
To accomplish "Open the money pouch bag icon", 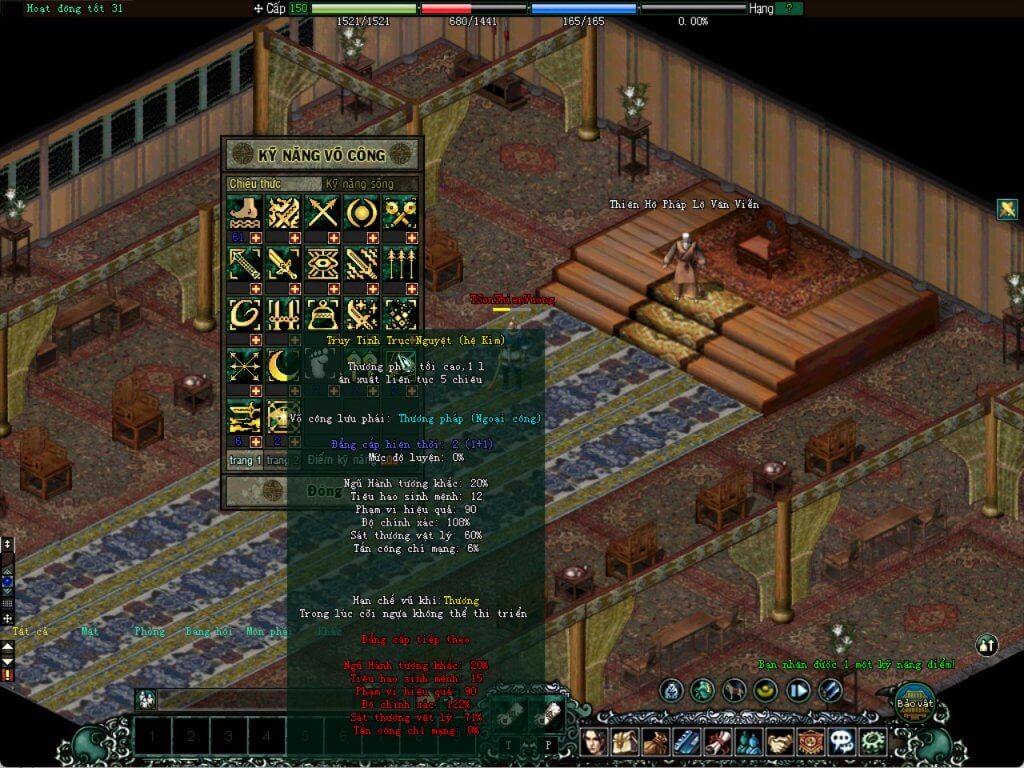I will coord(656,742).
